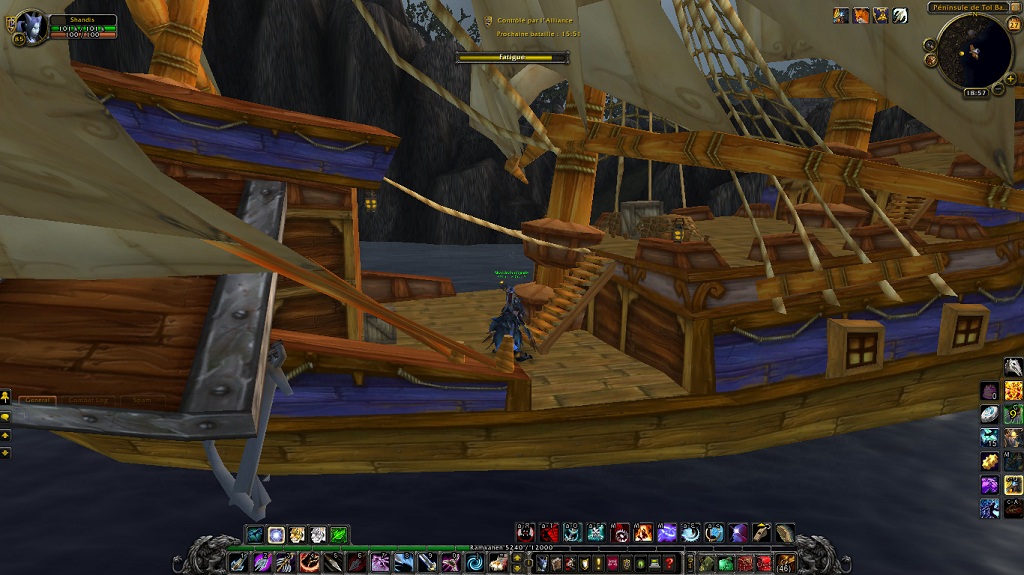
Task: Click the white claw slash buff icon
Action: (x=900, y=15)
